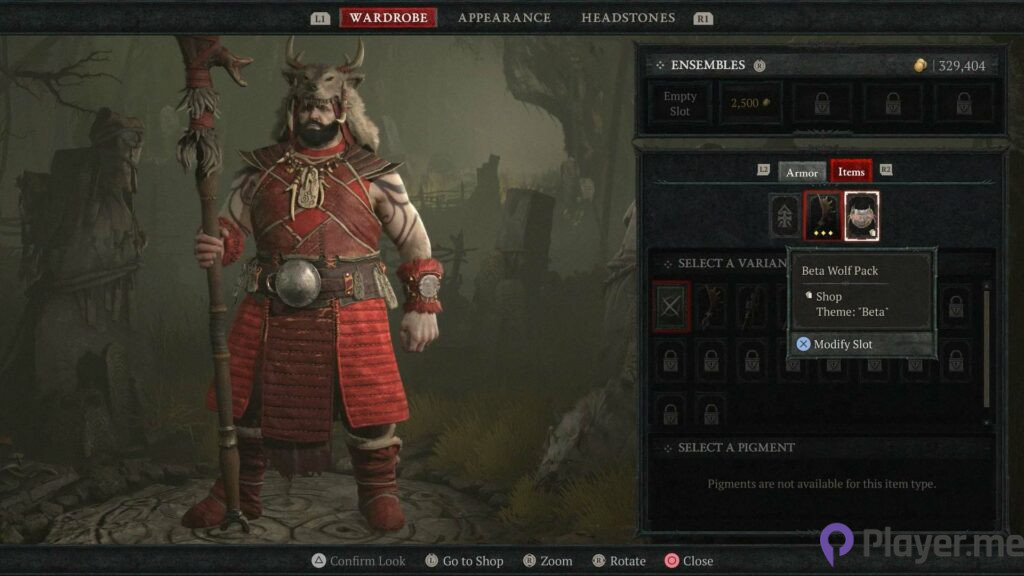Select the Armor category tab
The image size is (1024, 576).
pyautogui.click(x=802, y=172)
